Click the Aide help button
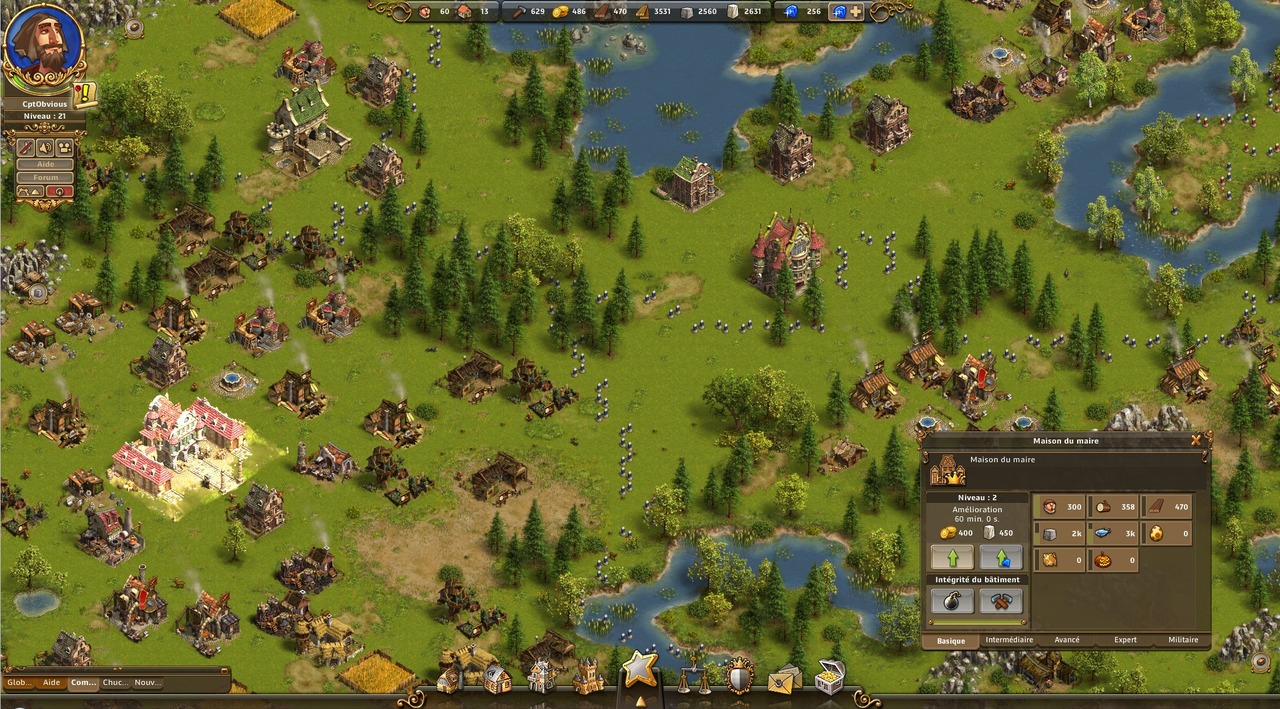 click(x=46, y=164)
